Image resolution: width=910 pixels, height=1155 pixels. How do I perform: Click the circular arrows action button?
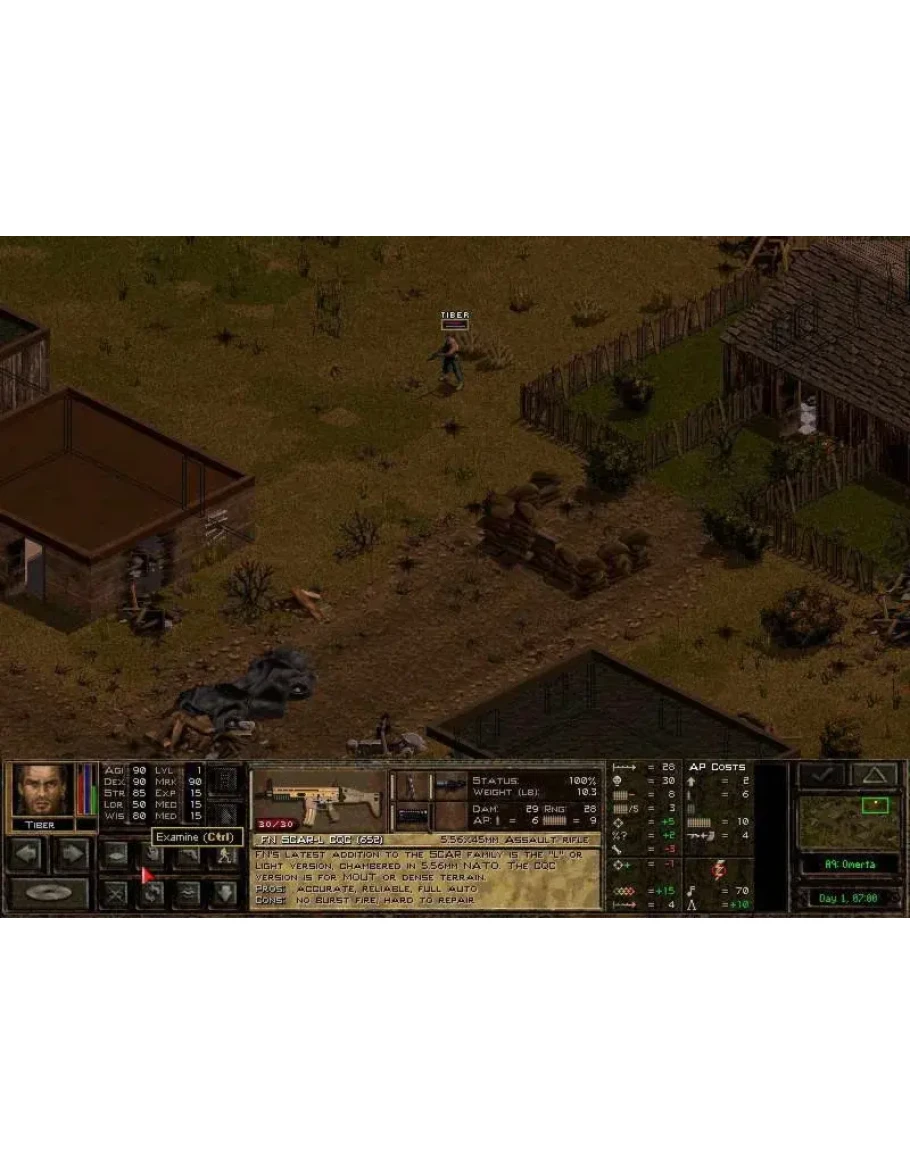[152, 893]
